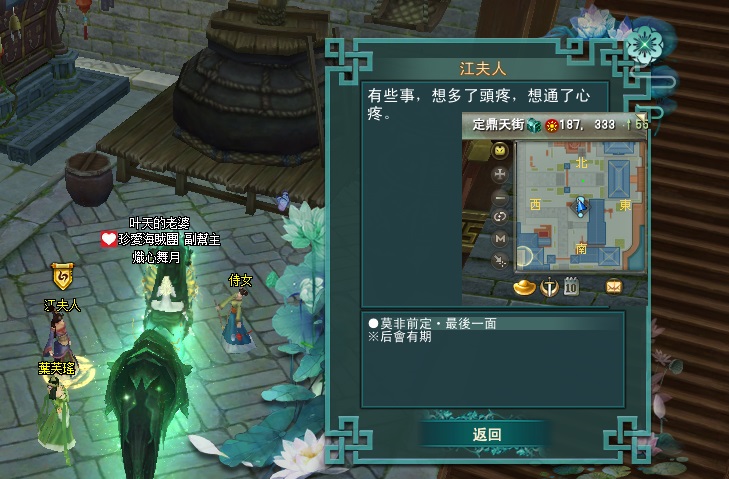Screen dimensions: 729x479
Task: Click the yellow face icon beside minimap
Action: (501, 152)
